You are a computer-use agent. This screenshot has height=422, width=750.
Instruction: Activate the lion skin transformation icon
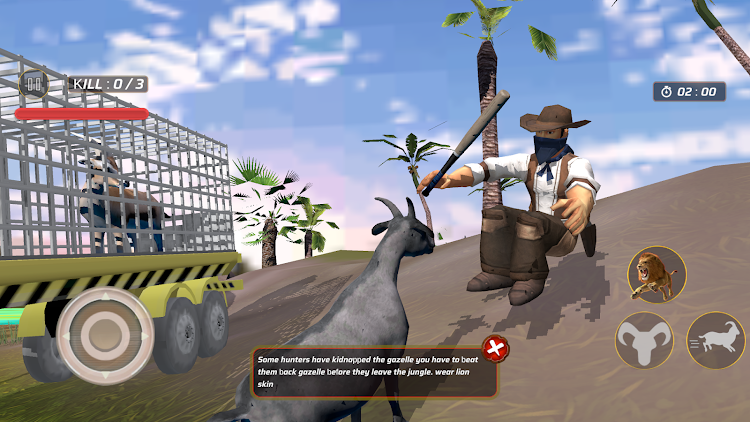657,274
